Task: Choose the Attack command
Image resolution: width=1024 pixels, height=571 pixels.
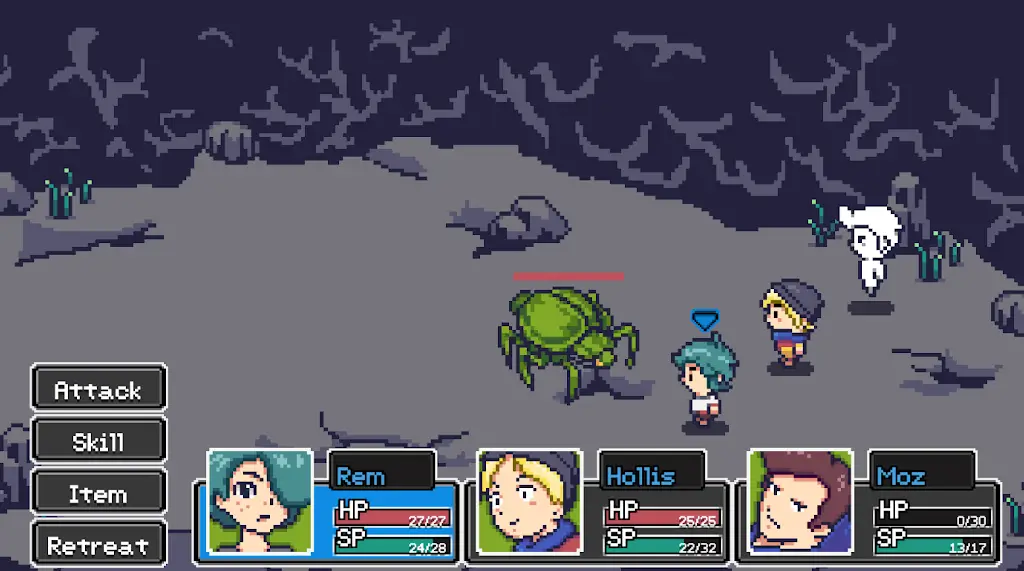Action: [x=98, y=388]
